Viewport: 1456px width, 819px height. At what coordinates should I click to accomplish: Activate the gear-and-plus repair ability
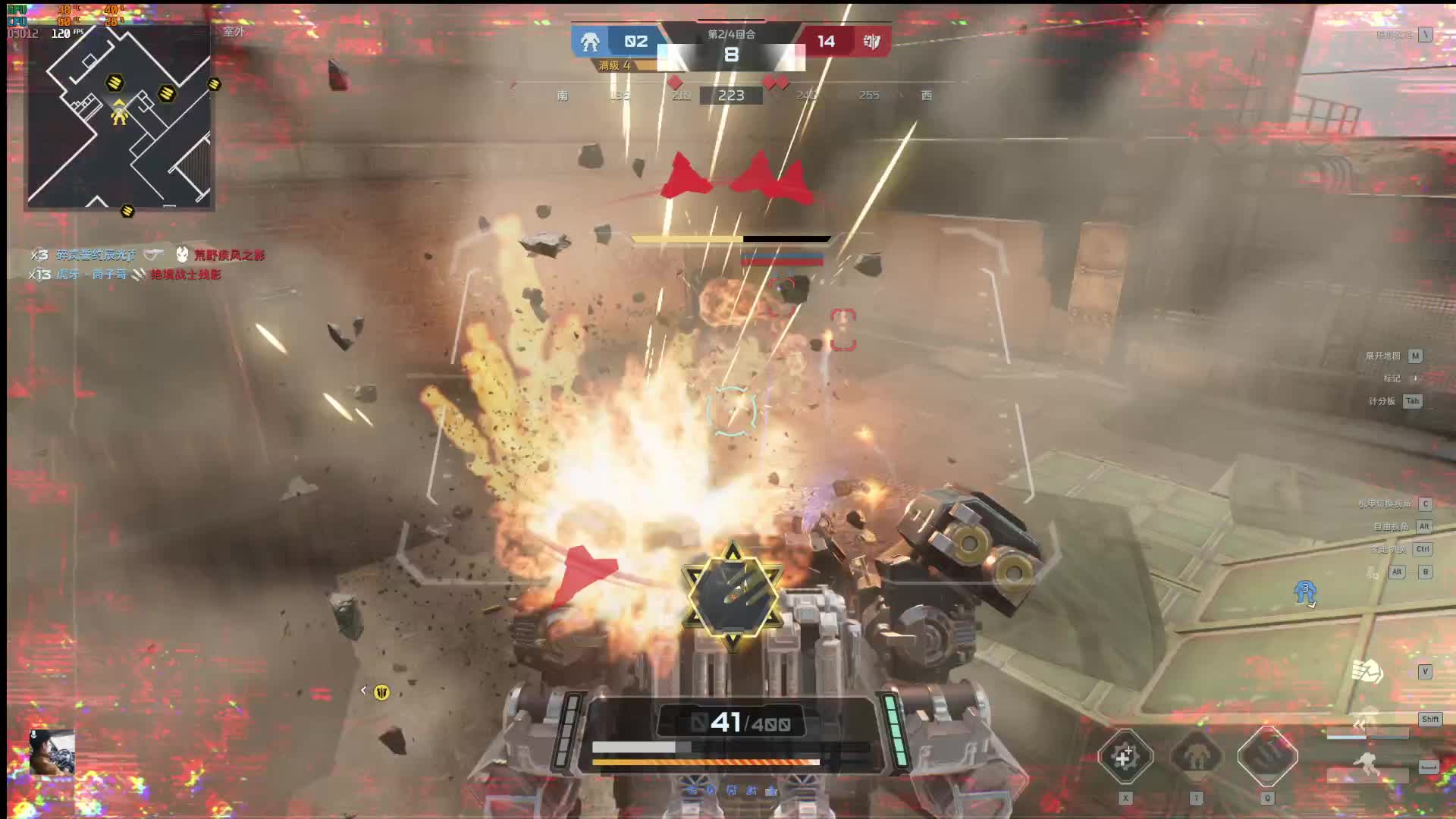[x=1125, y=756]
